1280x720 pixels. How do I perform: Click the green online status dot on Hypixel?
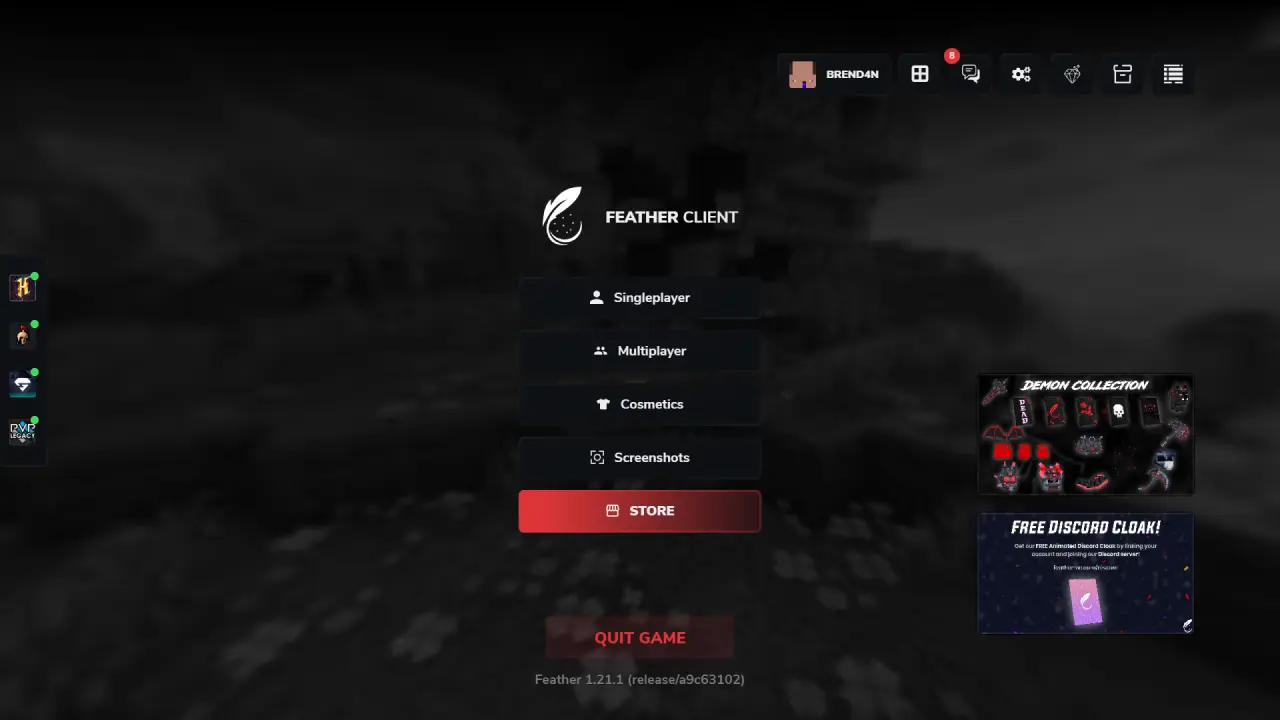point(33,276)
